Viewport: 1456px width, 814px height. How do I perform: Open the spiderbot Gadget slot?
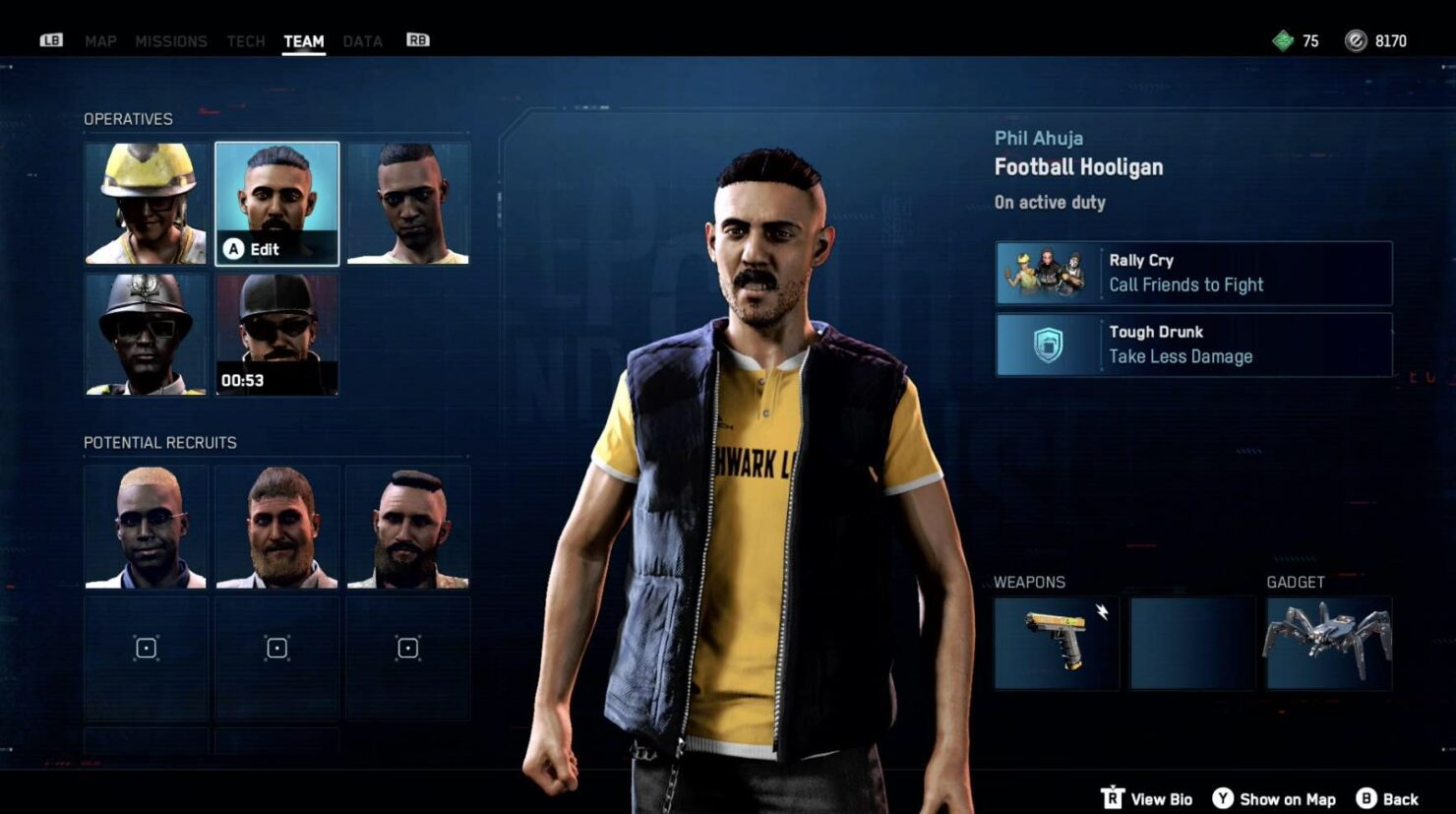tap(1327, 644)
